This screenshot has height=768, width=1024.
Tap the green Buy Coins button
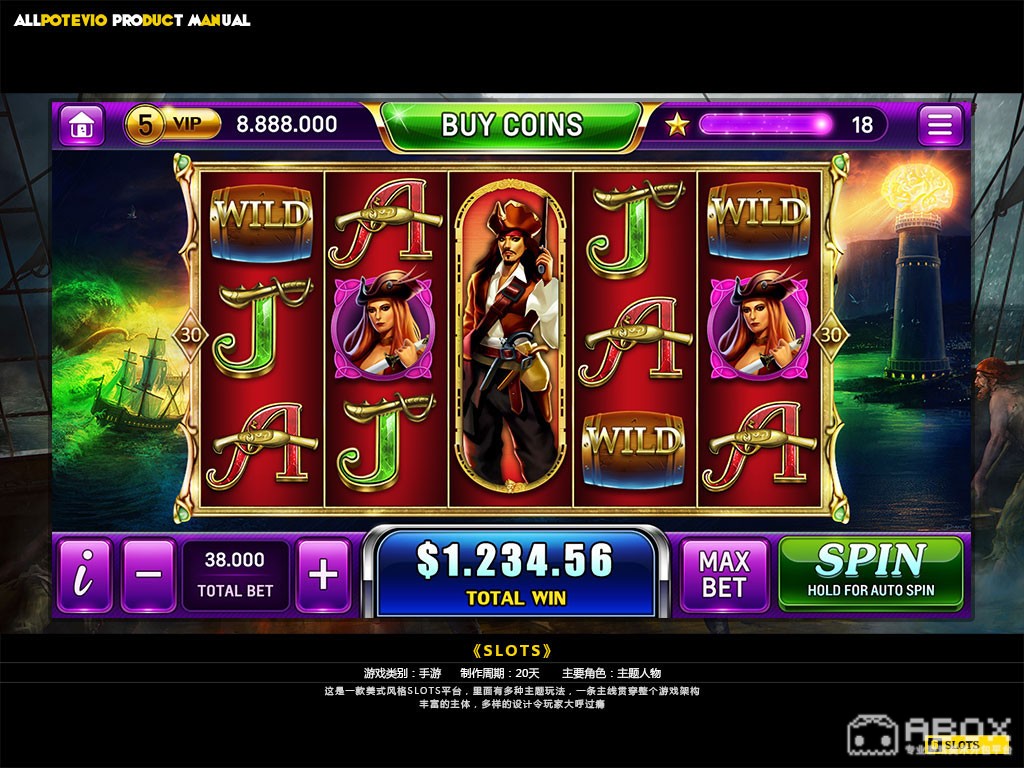(511, 125)
